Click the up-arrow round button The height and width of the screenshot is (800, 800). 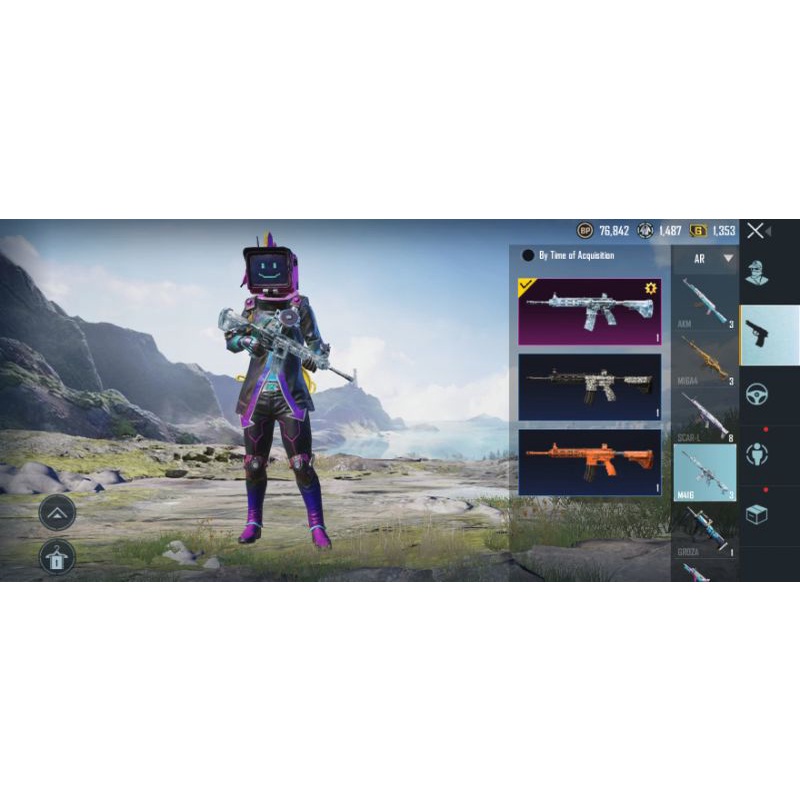tap(57, 513)
